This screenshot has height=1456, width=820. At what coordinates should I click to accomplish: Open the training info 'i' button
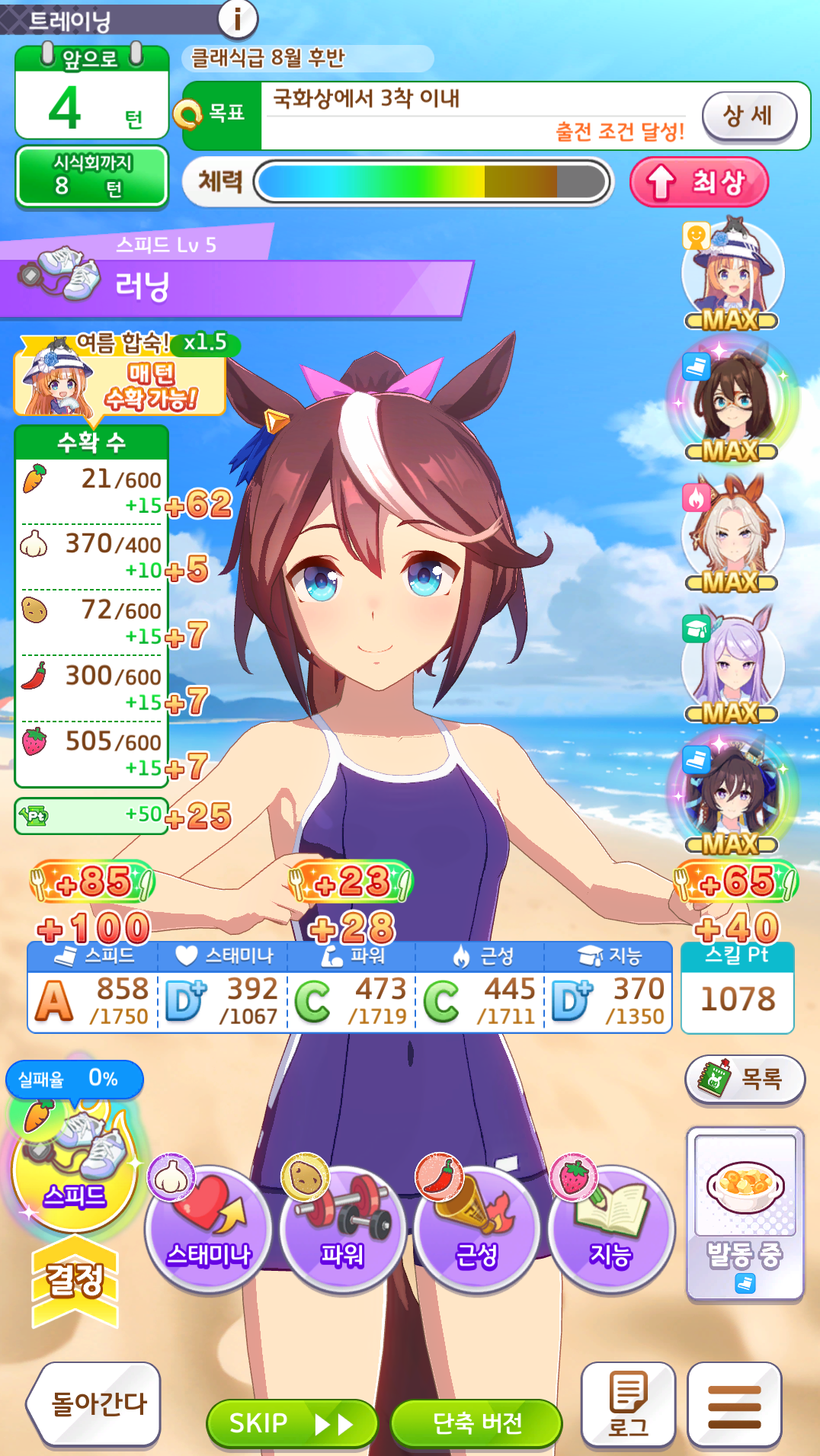click(237, 18)
